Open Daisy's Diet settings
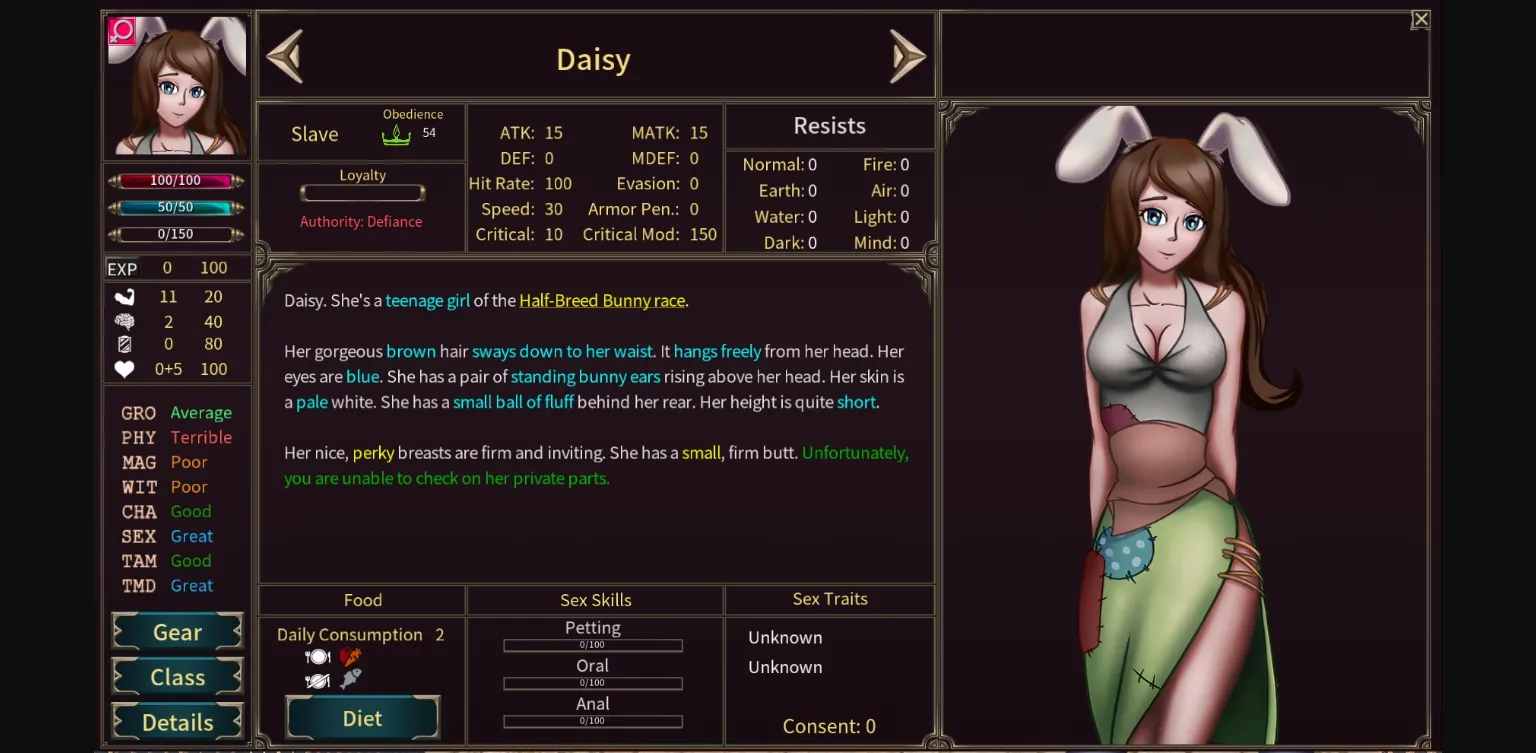Image resolution: width=1536 pixels, height=753 pixels. click(362, 717)
